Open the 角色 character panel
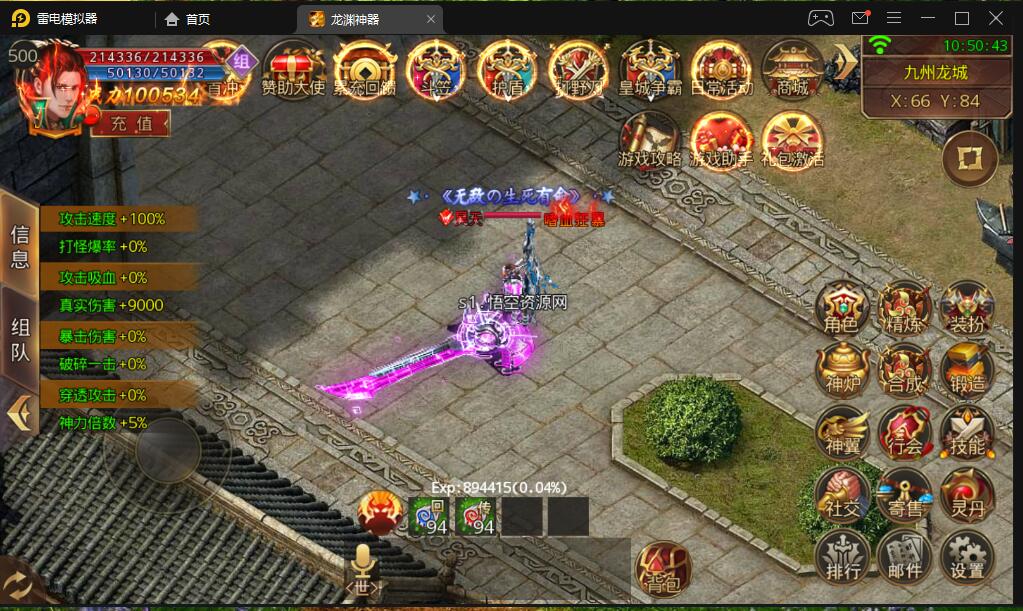Viewport: 1023px width, 611px height. pos(840,307)
